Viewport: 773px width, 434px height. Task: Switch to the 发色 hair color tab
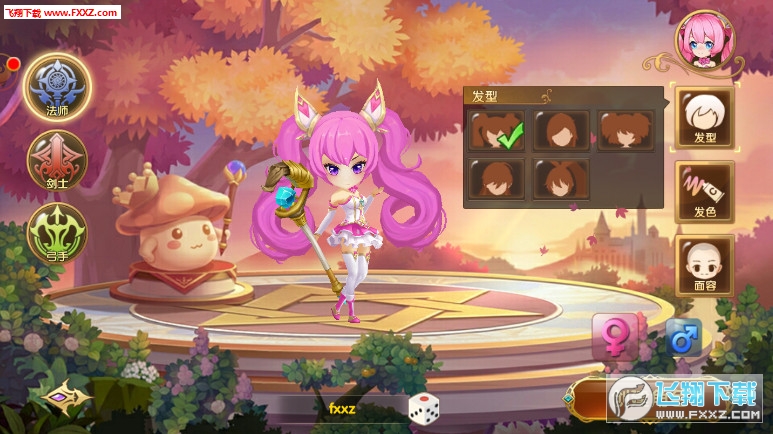pos(704,191)
